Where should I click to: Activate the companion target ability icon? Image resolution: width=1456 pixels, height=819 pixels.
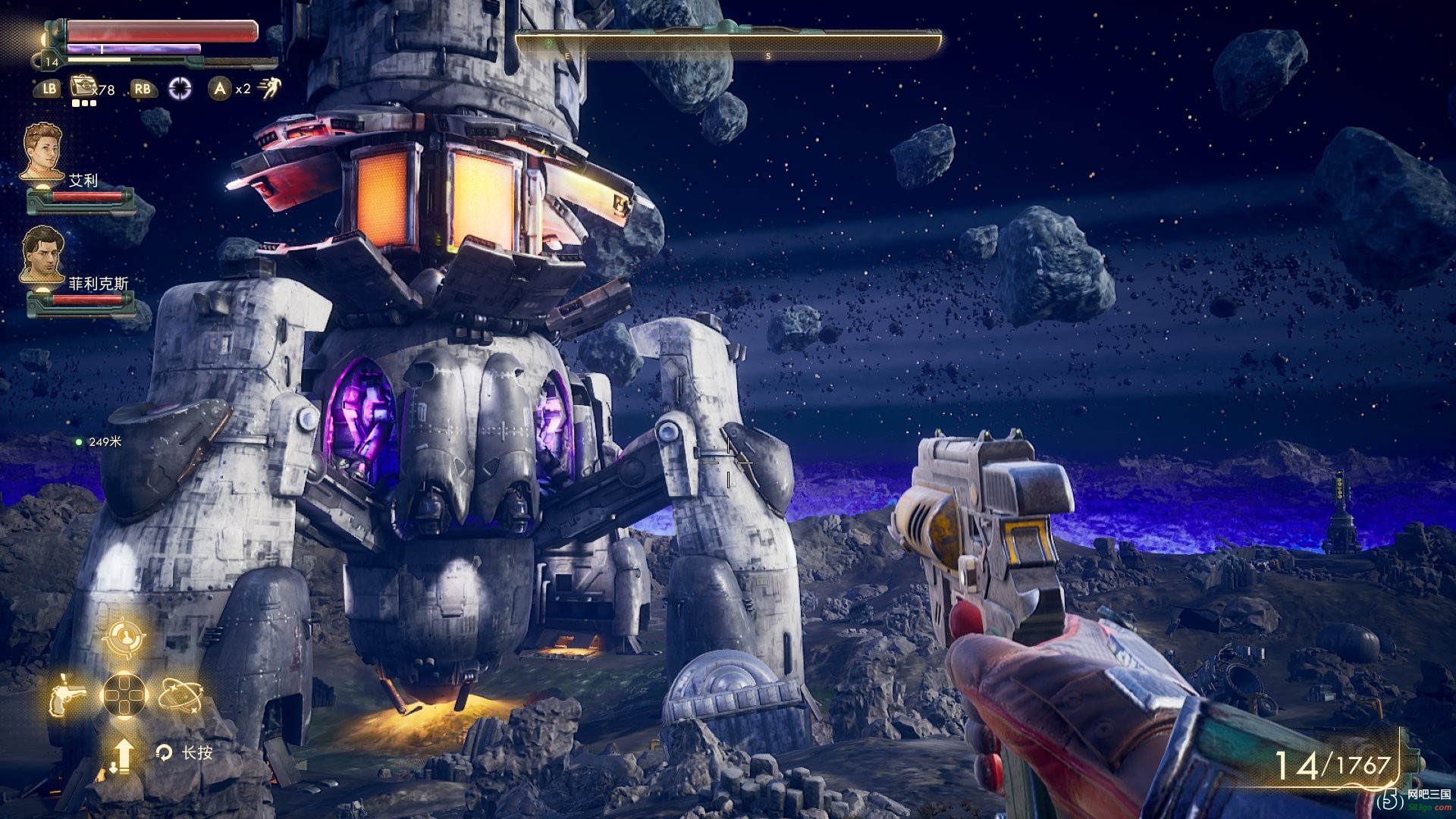click(124, 639)
